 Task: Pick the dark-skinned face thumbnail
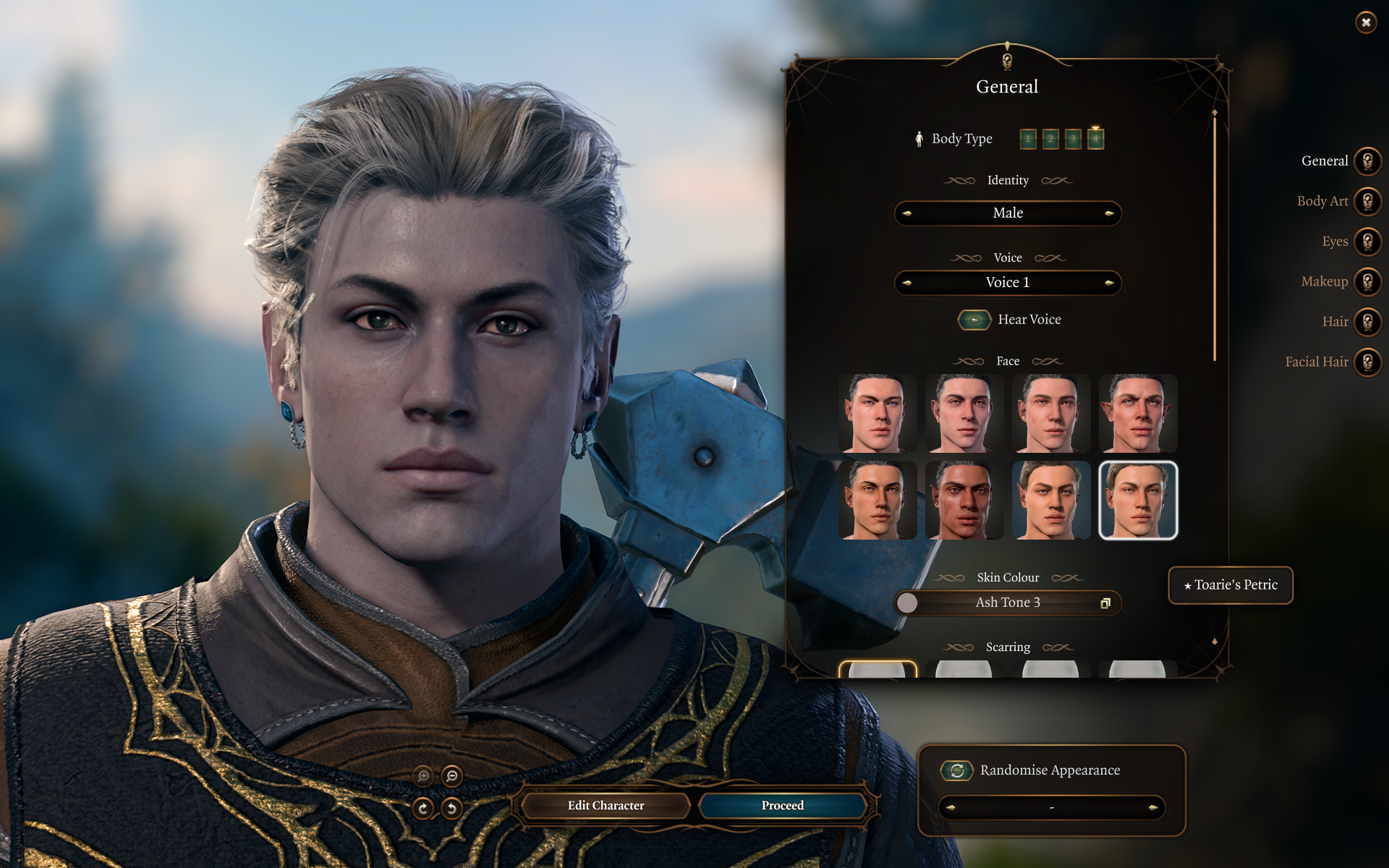coord(964,501)
